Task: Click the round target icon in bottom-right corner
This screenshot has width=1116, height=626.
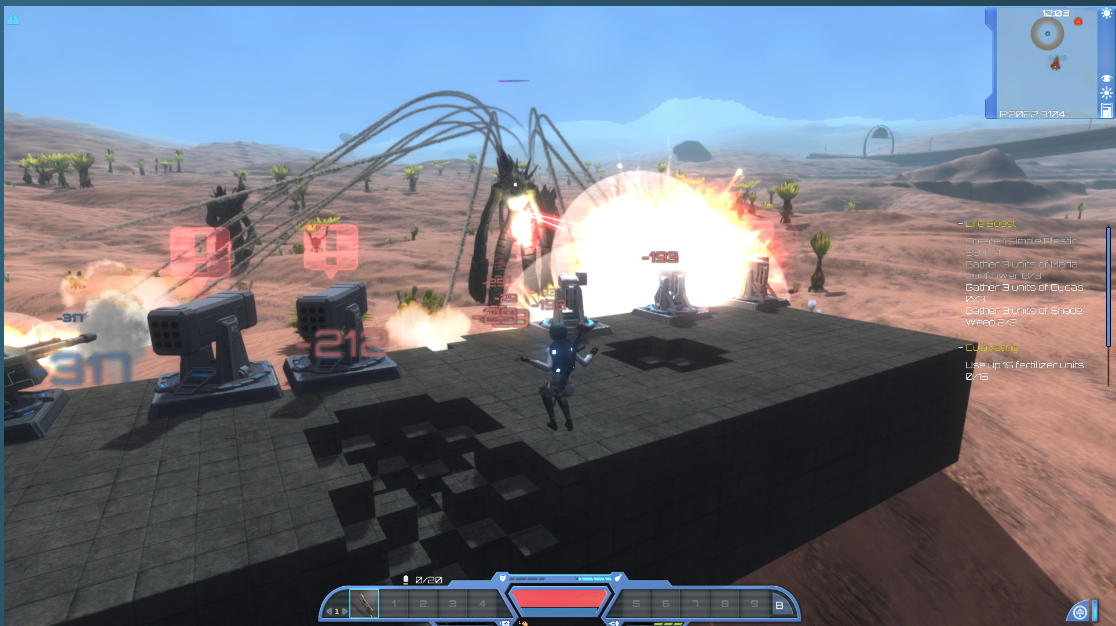Action: coord(1079,611)
